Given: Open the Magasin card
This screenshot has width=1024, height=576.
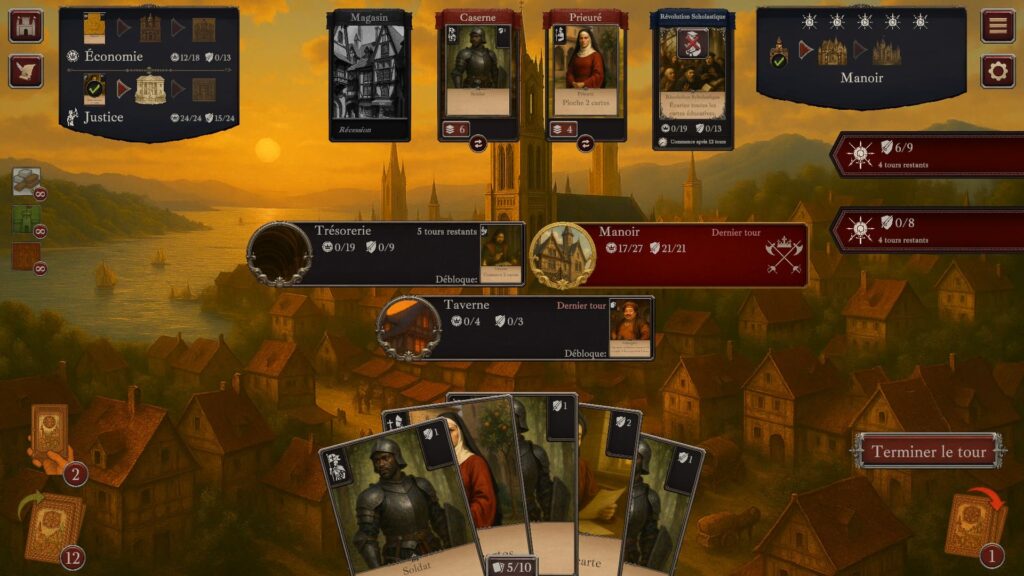Looking at the screenshot, I should (x=369, y=75).
